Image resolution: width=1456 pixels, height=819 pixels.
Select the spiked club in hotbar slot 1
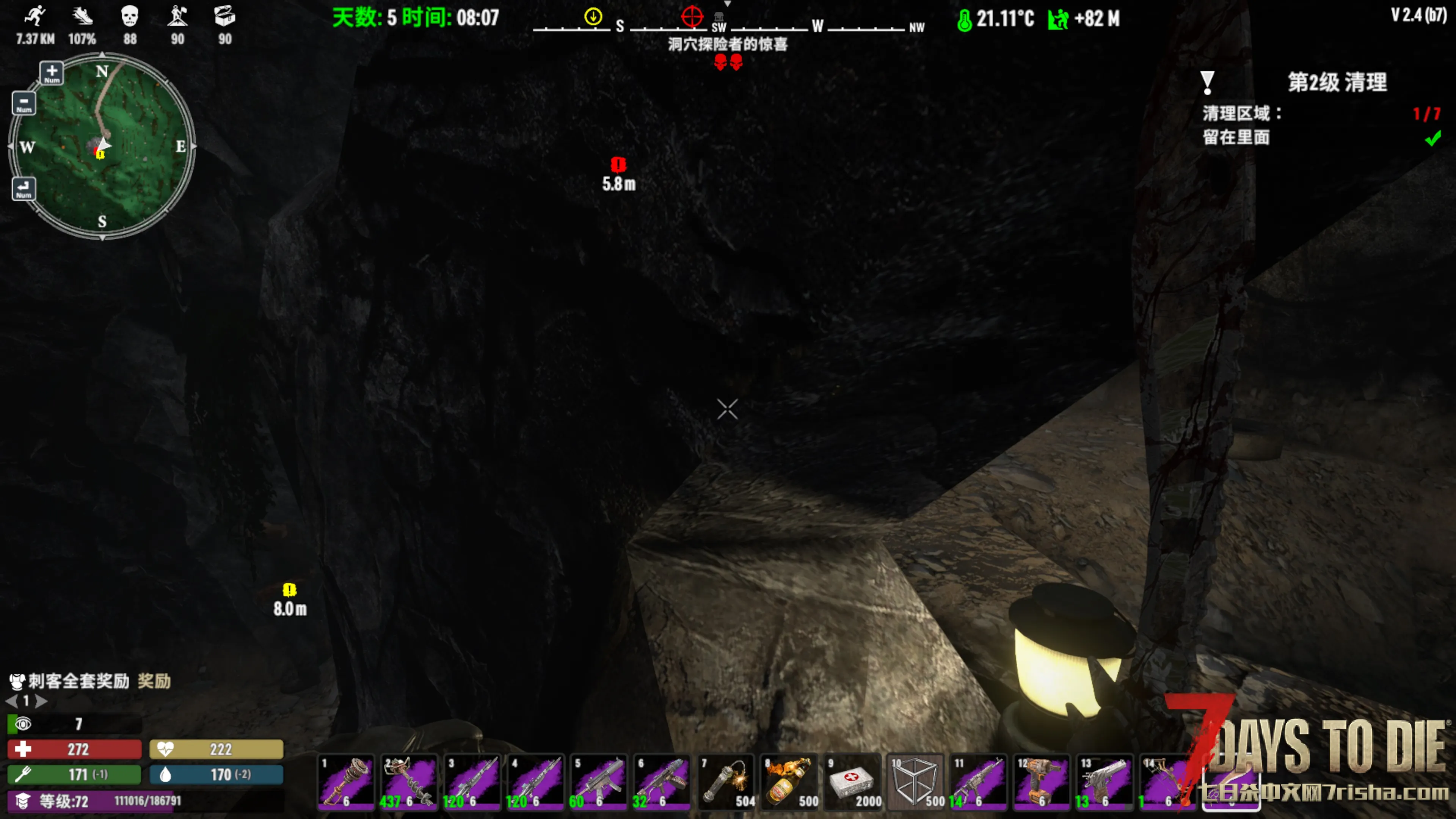coord(346,782)
